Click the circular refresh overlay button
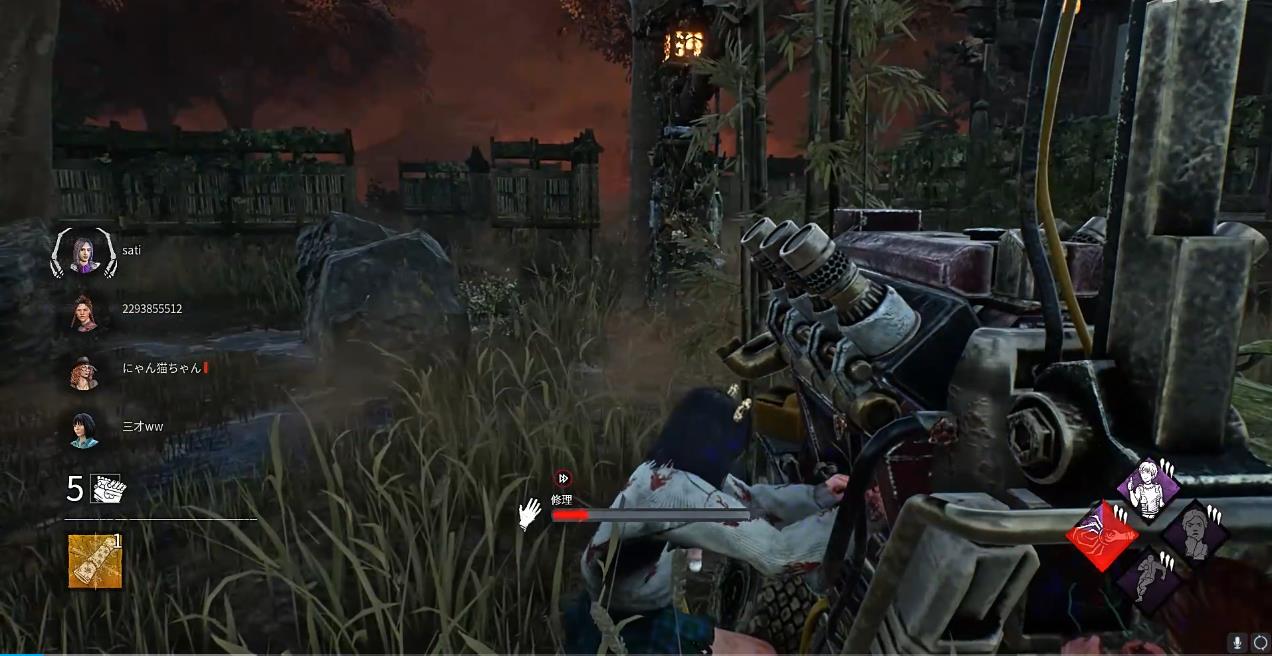This screenshot has width=1272, height=656. click(1259, 643)
